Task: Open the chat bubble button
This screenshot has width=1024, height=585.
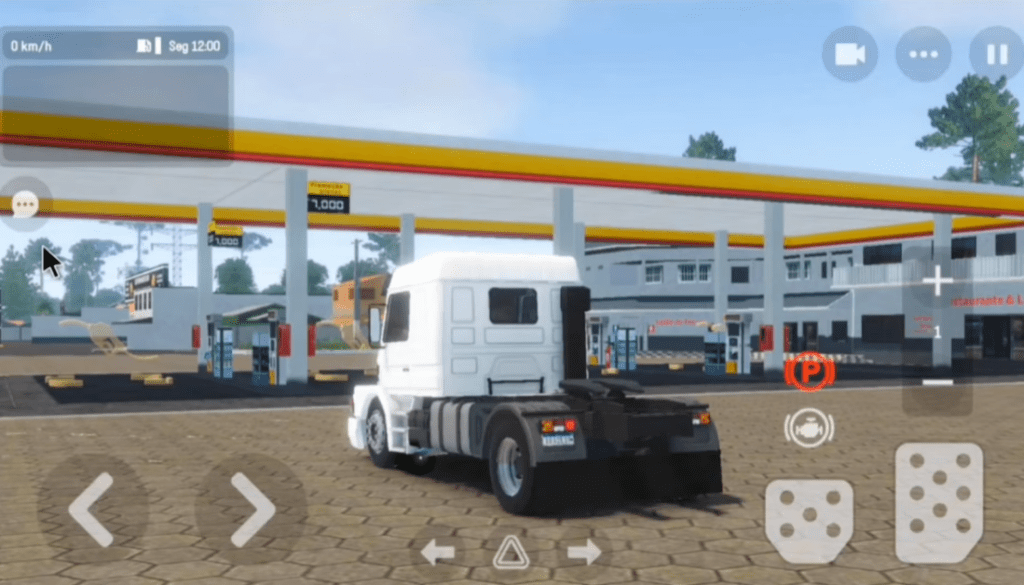Action: click(x=25, y=204)
